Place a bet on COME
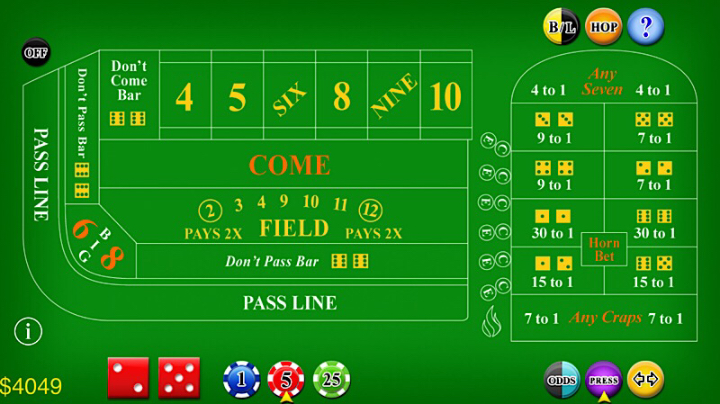The height and width of the screenshot is (404, 720). pos(289,164)
